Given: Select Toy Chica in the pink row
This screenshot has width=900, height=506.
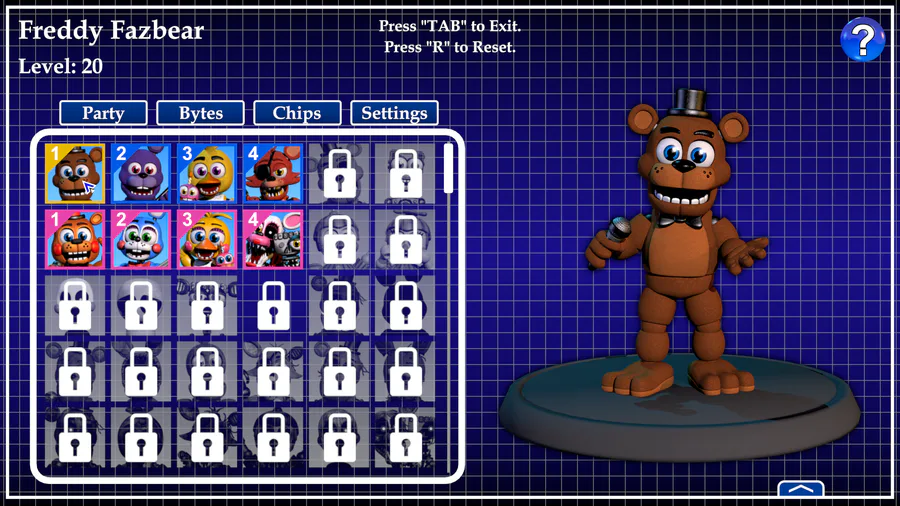Looking at the screenshot, I should [x=207, y=239].
